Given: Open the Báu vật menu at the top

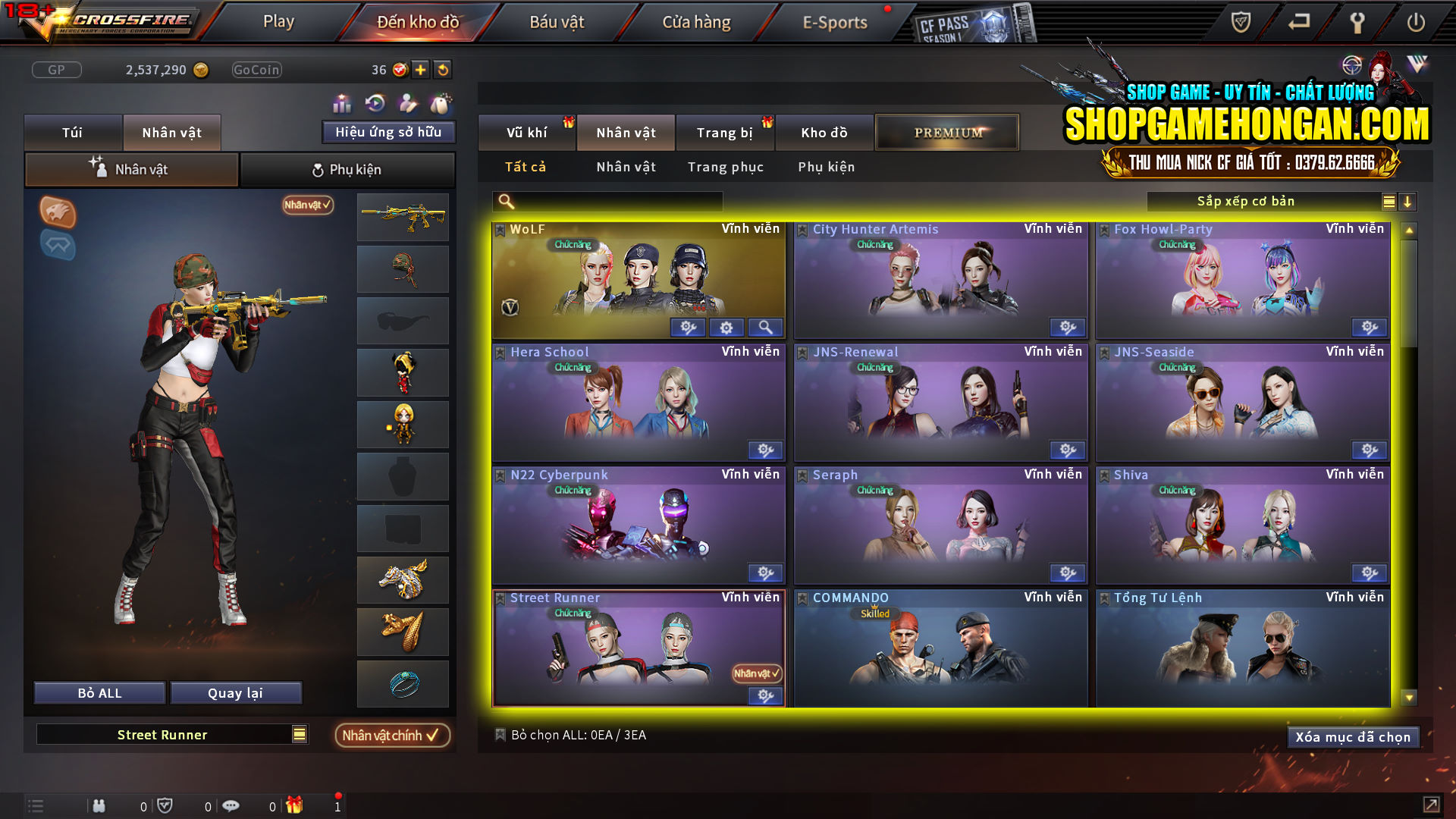Looking at the screenshot, I should [557, 22].
